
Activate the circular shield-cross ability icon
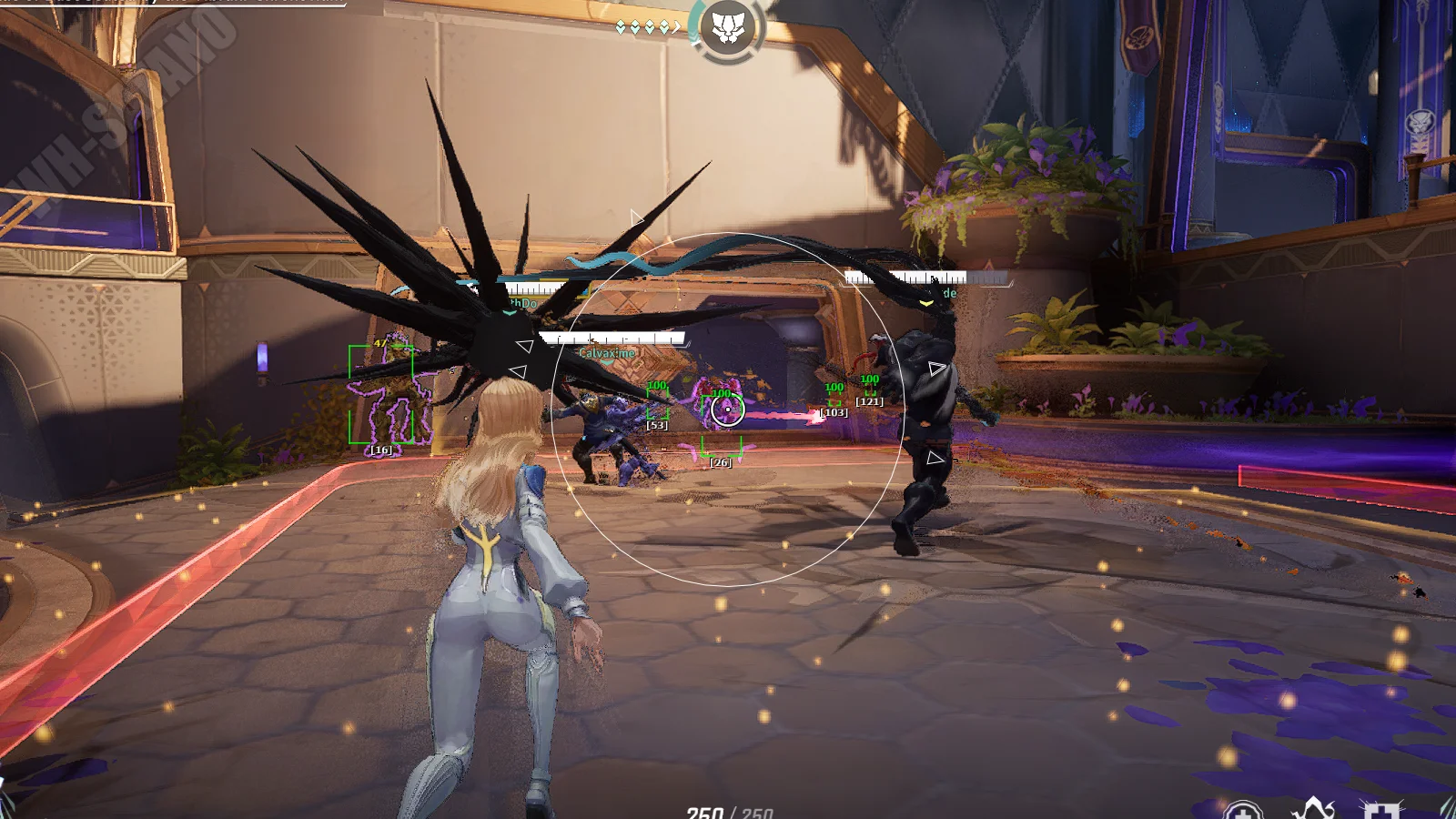(1242, 810)
